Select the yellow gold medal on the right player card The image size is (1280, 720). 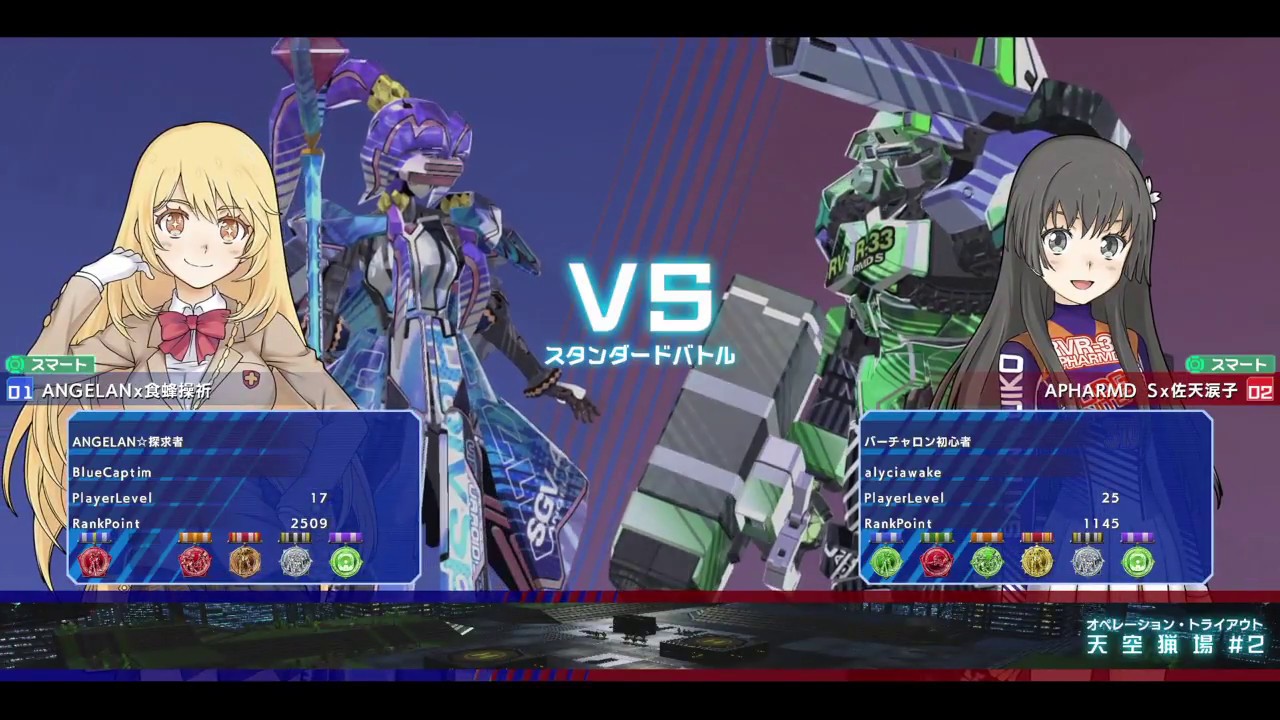point(1037,562)
